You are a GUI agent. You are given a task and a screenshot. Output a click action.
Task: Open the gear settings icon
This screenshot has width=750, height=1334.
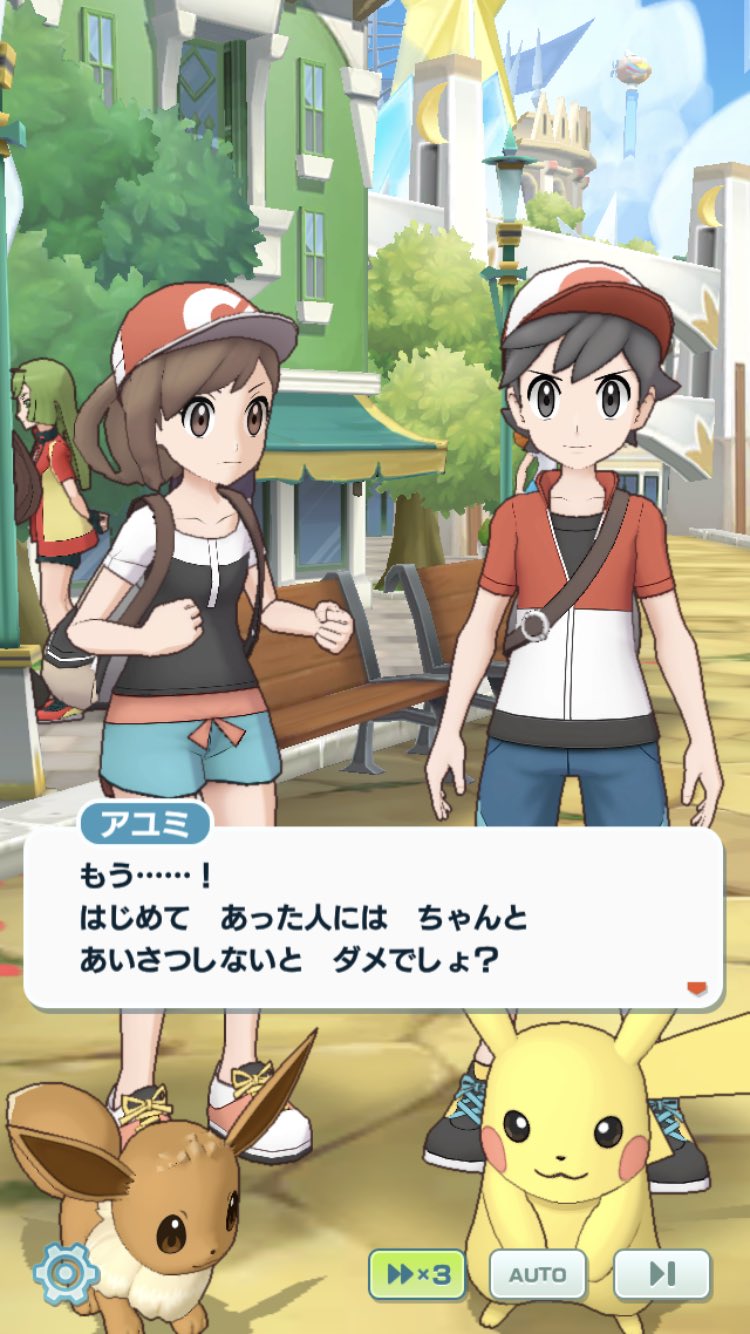66,1273
